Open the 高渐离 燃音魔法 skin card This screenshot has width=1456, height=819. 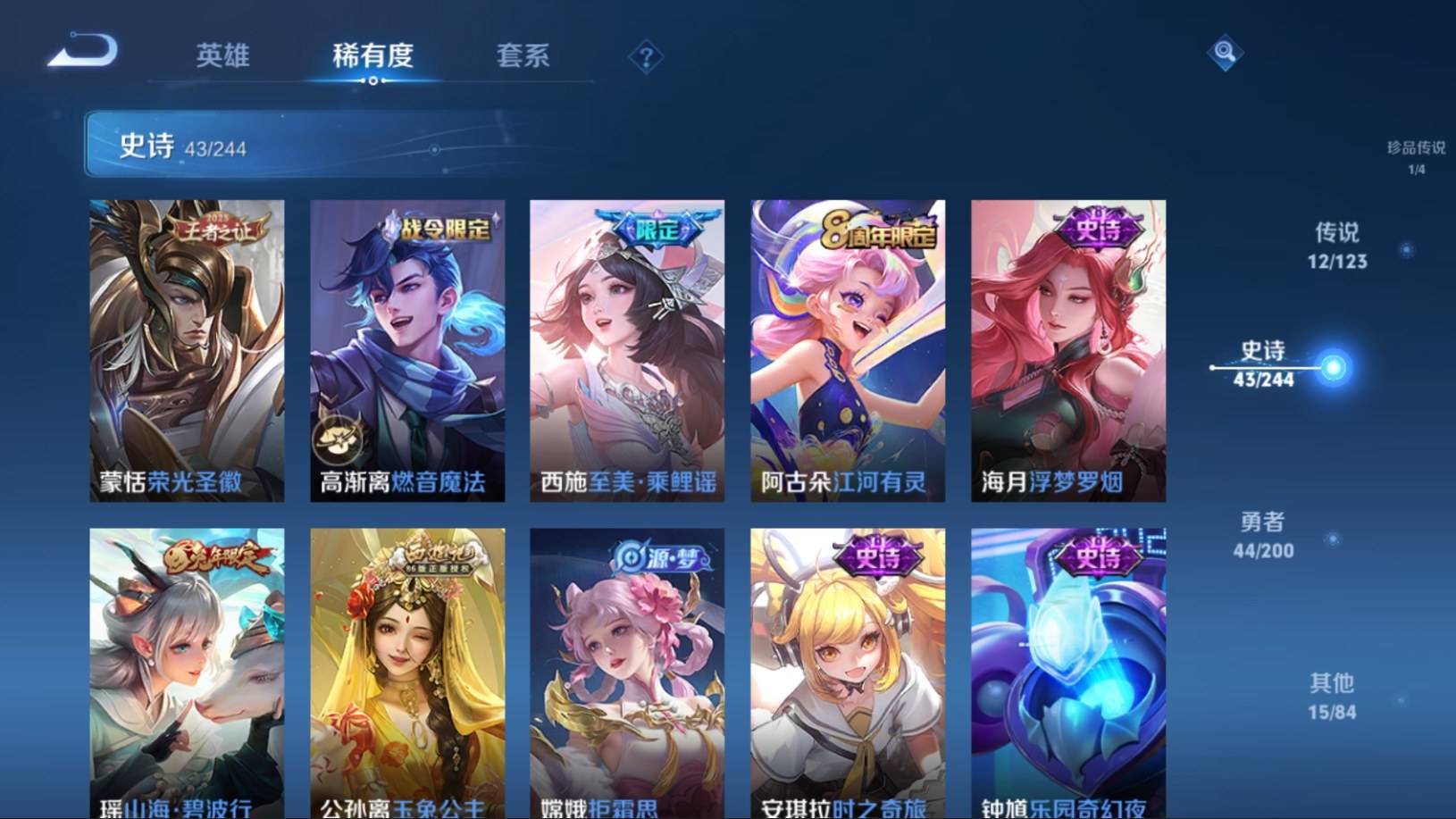coord(407,350)
